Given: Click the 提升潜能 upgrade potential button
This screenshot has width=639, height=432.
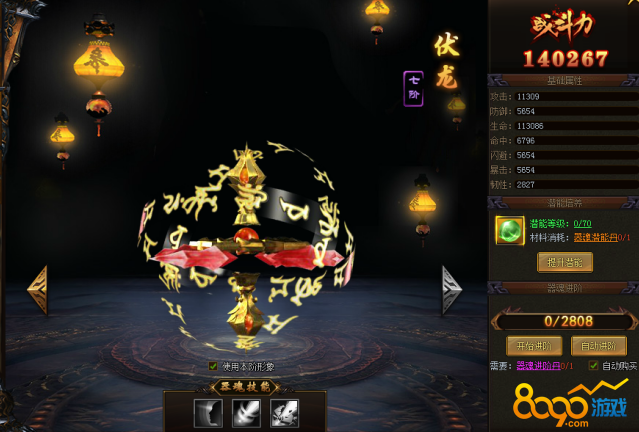Looking at the screenshot, I should [x=564, y=262].
